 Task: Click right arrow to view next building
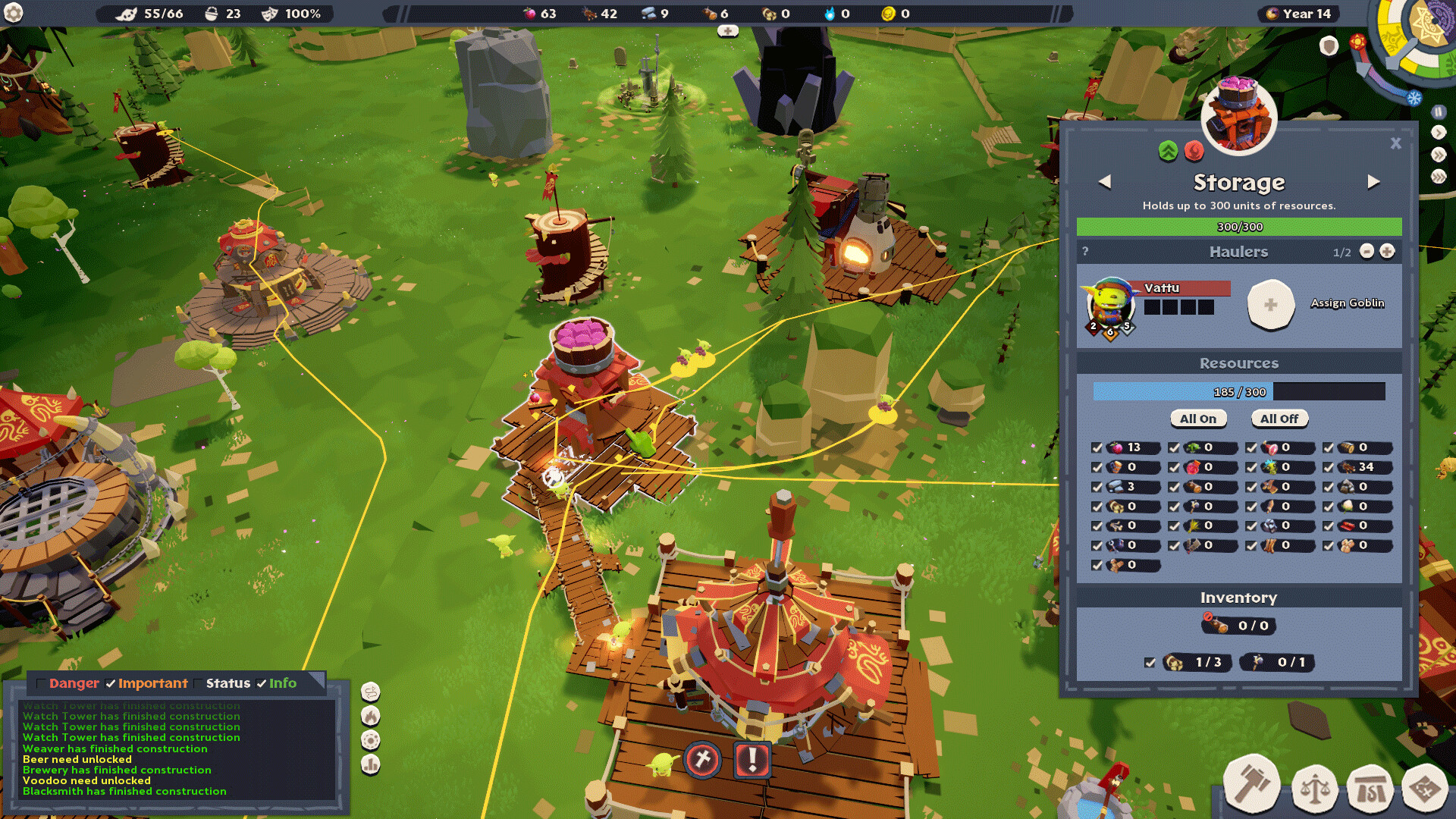click(1375, 181)
